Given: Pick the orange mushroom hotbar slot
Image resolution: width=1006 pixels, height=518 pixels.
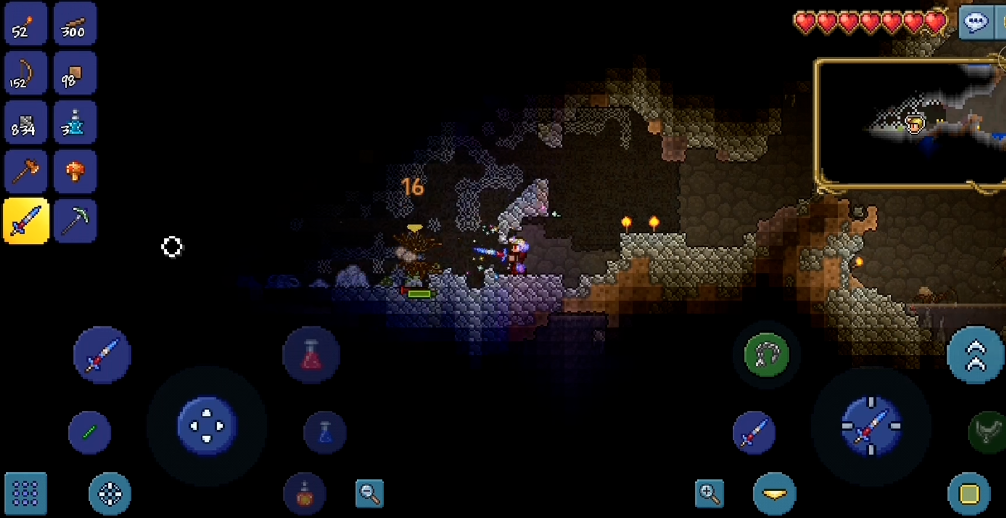Looking at the screenshot, I should tap(75, 171).
